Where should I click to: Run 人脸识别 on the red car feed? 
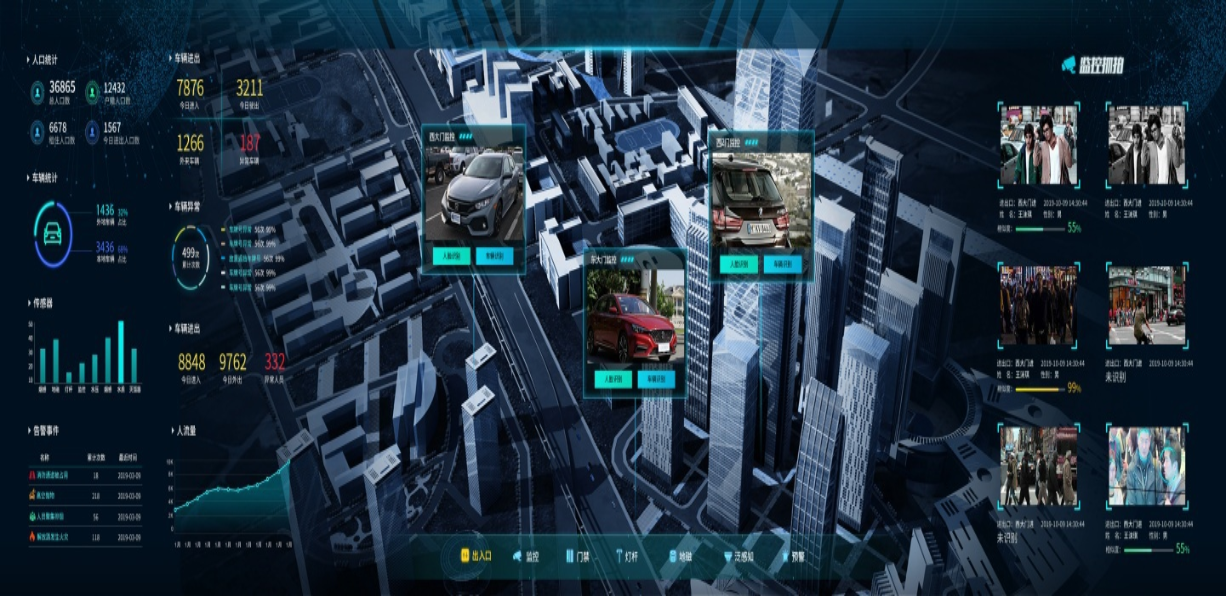pyautogui.click(x=613, y=379)
